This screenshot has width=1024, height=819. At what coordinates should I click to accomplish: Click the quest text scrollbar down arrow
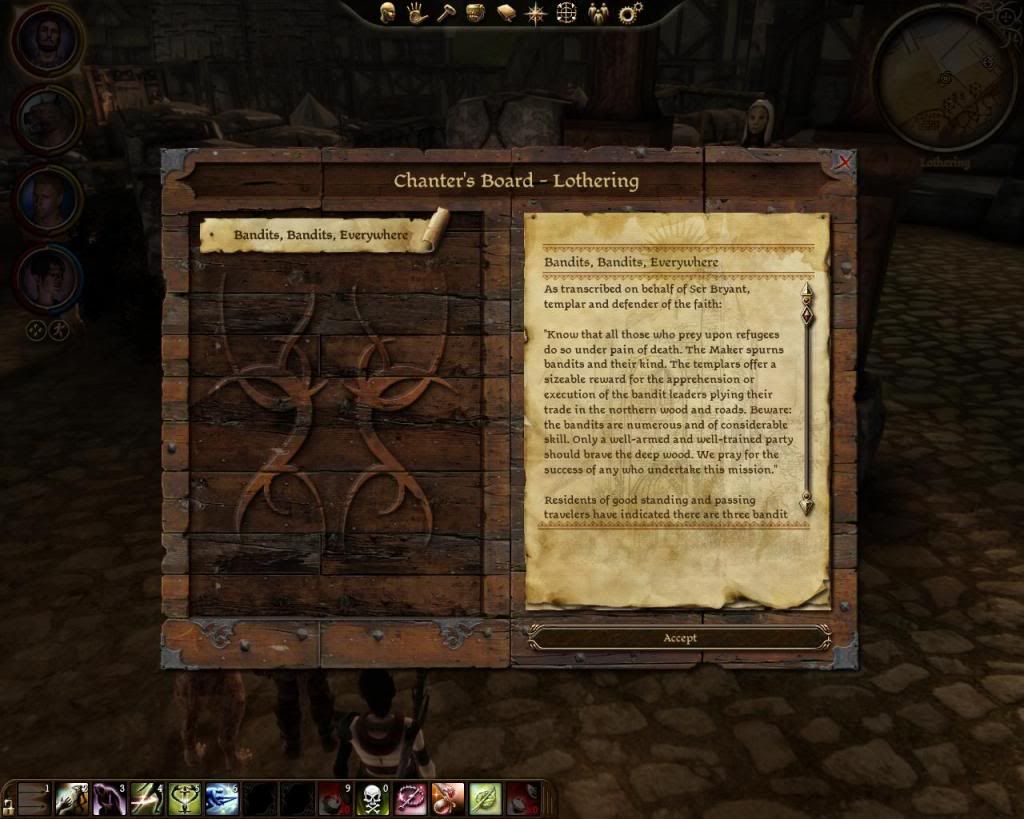point(806,504)
